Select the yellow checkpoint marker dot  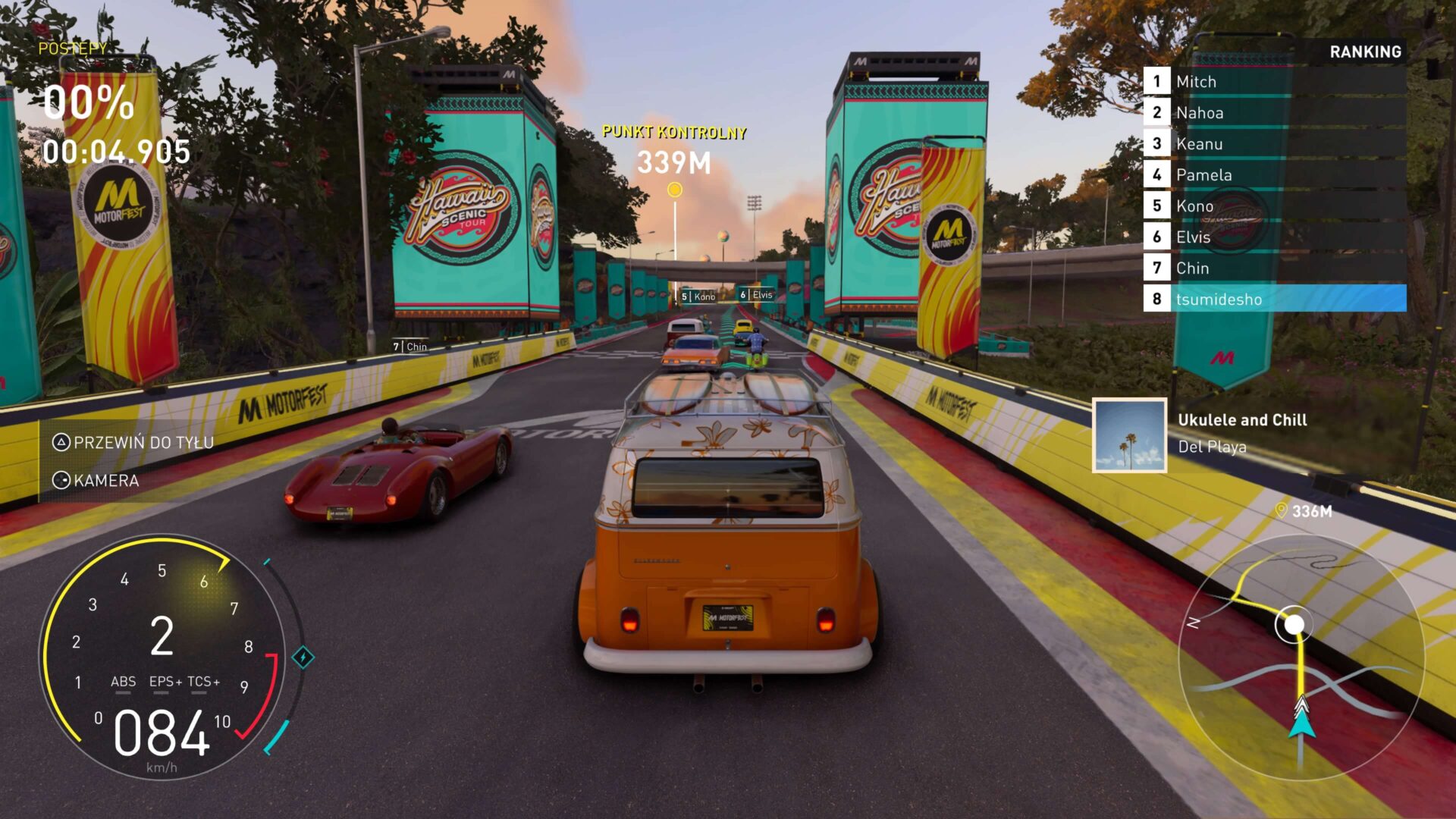[x=674, y=190]
